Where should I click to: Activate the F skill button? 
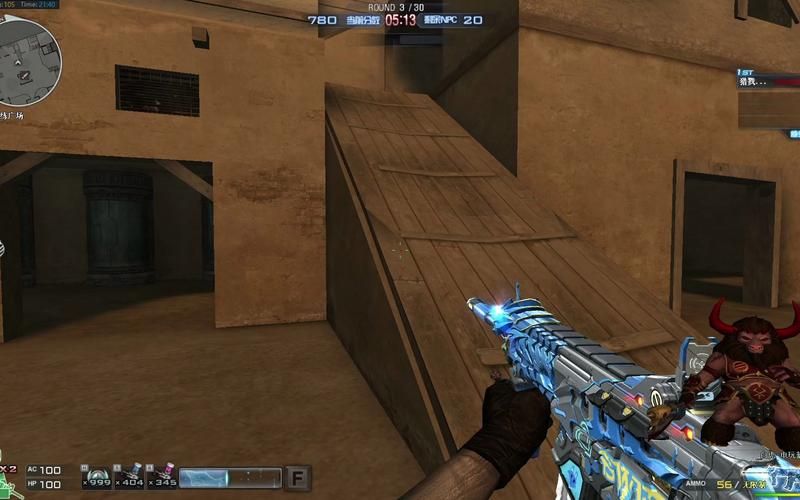[x=297, y=476]
